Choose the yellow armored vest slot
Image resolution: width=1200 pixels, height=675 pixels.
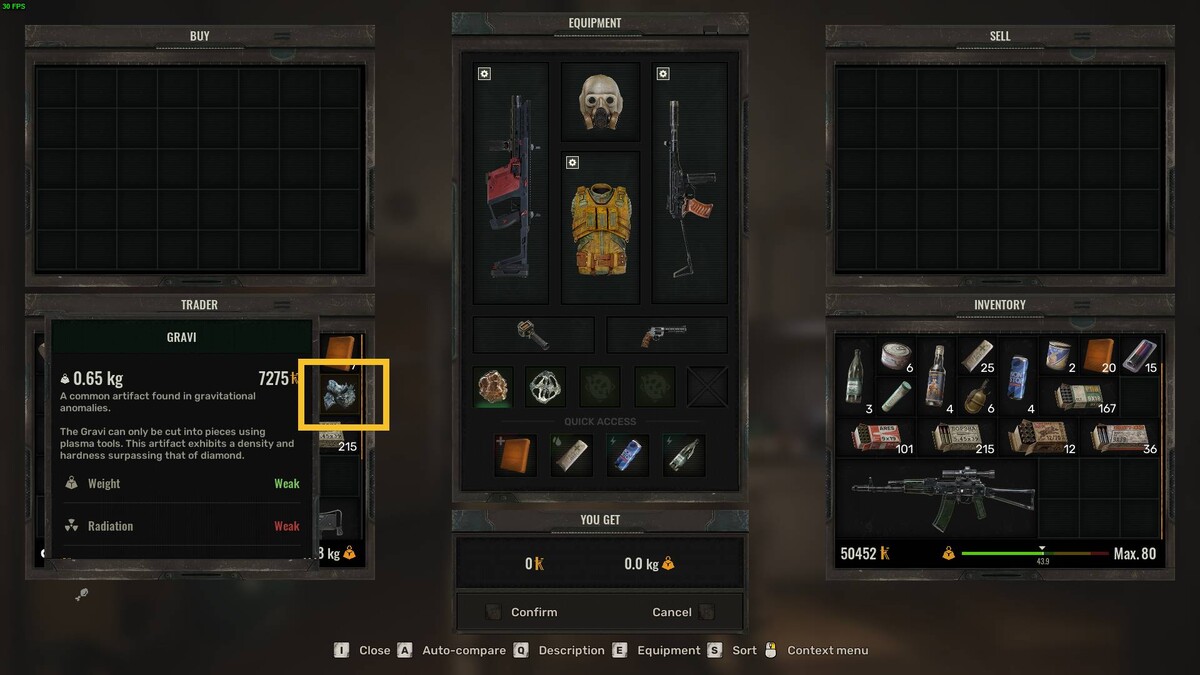(x=600, y=227)
